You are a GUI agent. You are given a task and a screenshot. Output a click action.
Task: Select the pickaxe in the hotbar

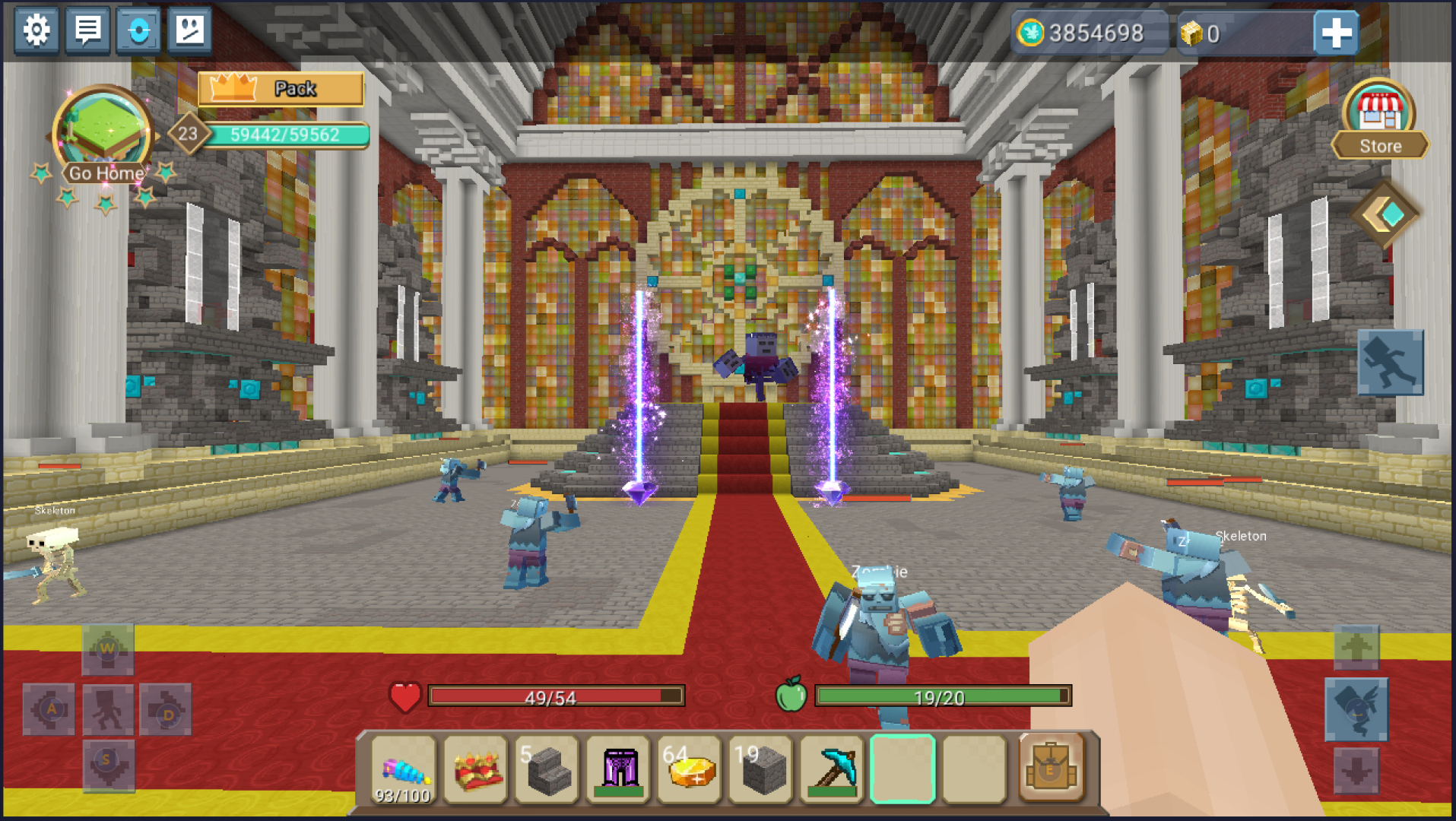coord(833,769)
